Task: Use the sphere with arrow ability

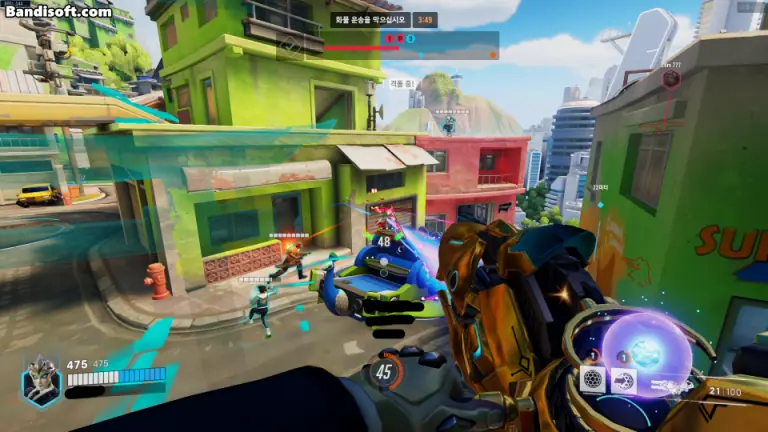Action: click(x=624, y=380)
